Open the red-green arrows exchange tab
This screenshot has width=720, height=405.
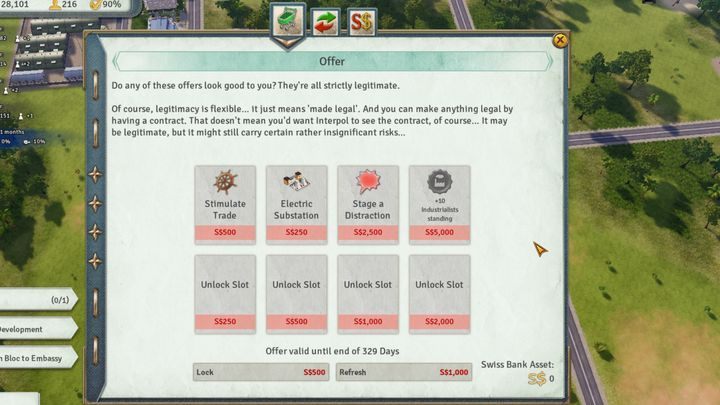326,21
